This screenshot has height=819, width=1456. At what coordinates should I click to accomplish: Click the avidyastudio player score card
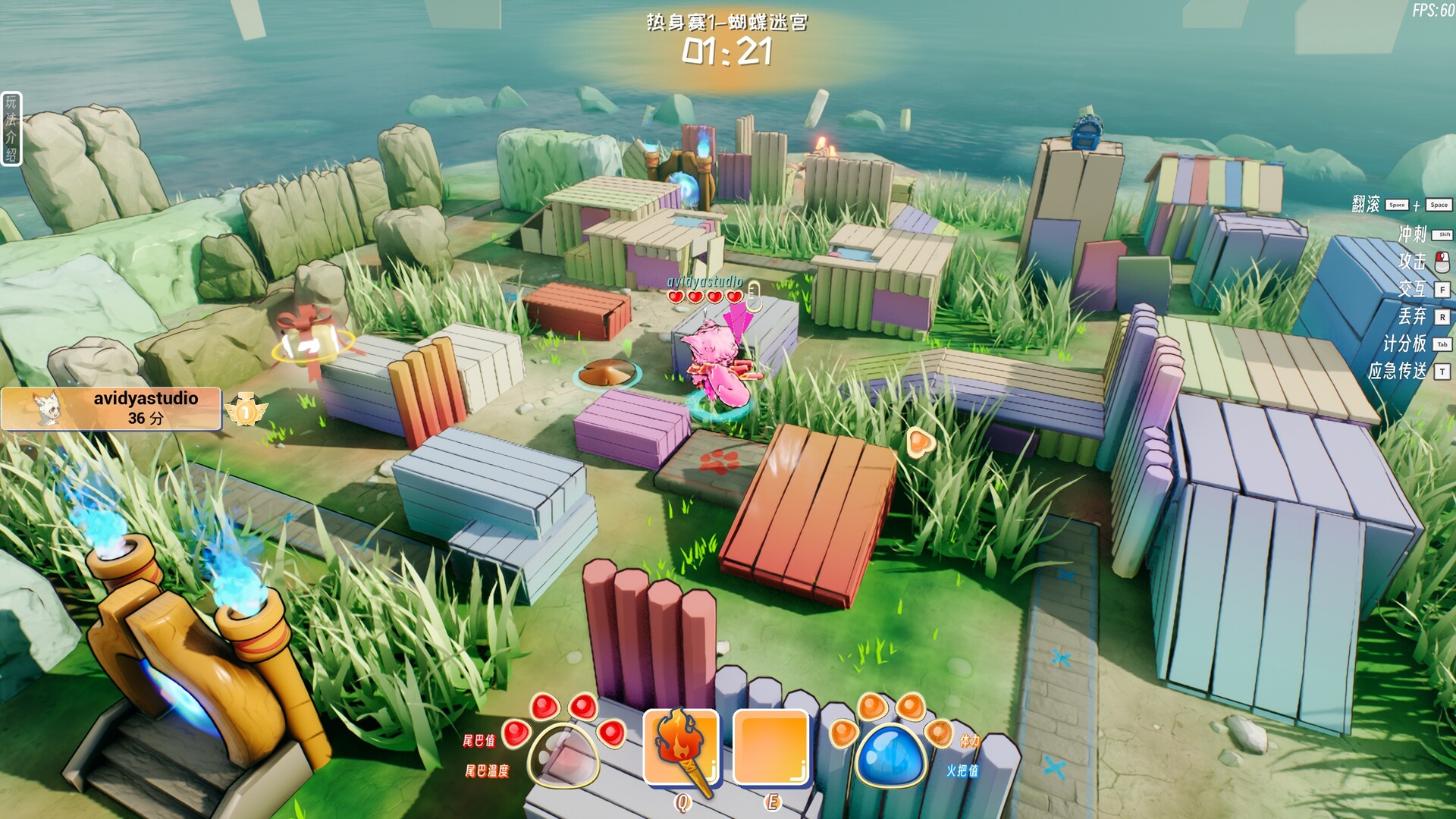pos(111,409)
